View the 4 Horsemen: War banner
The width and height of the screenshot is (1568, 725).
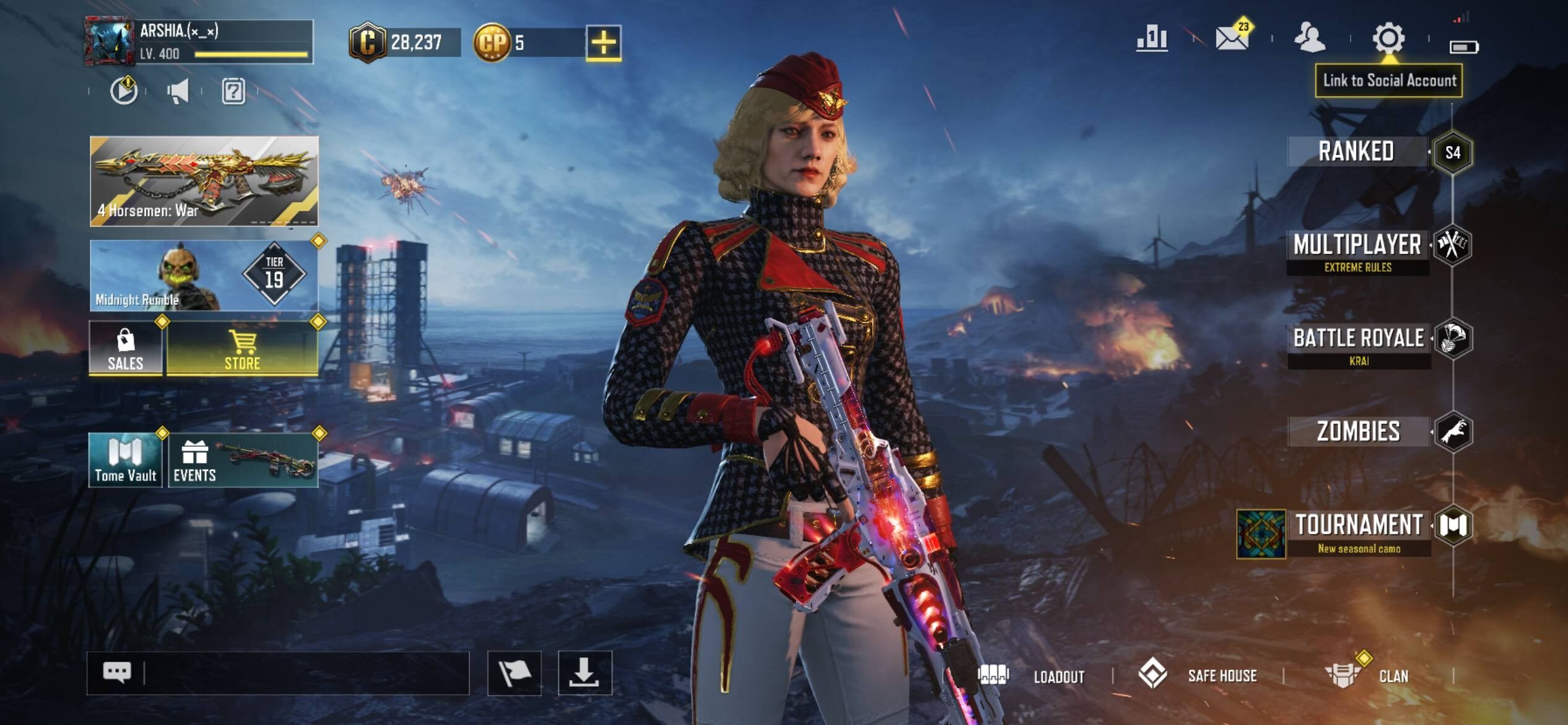(204, 181)
